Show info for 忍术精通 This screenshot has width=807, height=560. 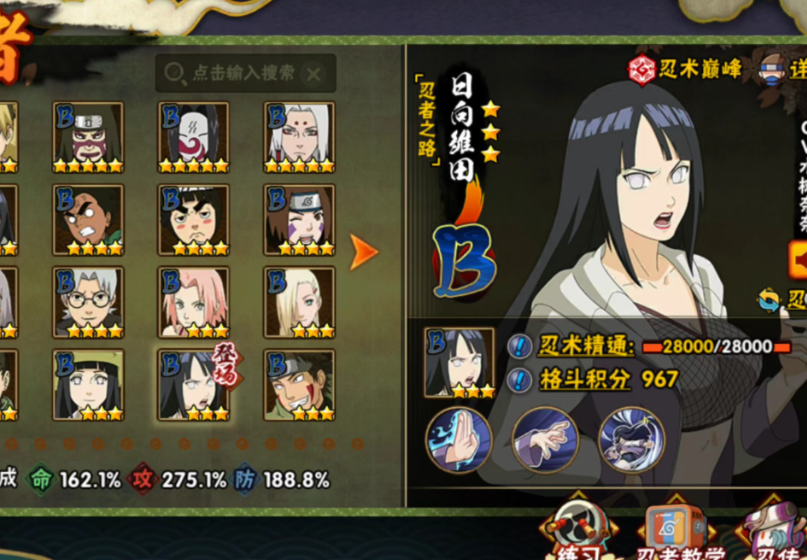pos(519,347)
